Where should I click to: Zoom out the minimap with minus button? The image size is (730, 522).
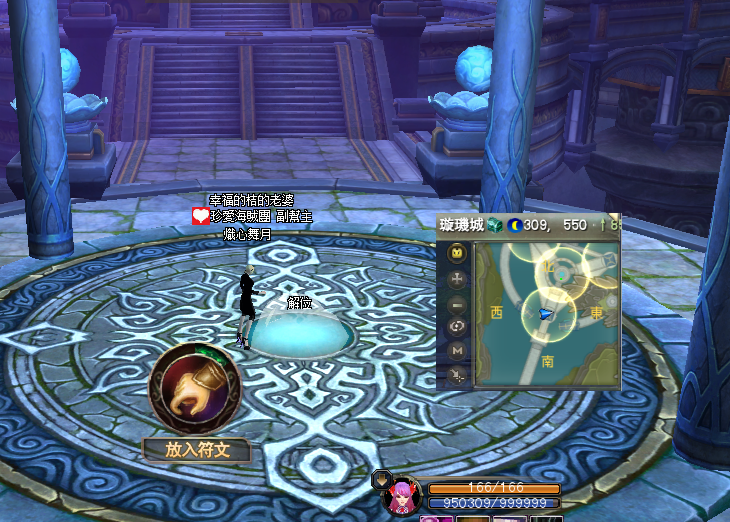(x=456, y=304)
